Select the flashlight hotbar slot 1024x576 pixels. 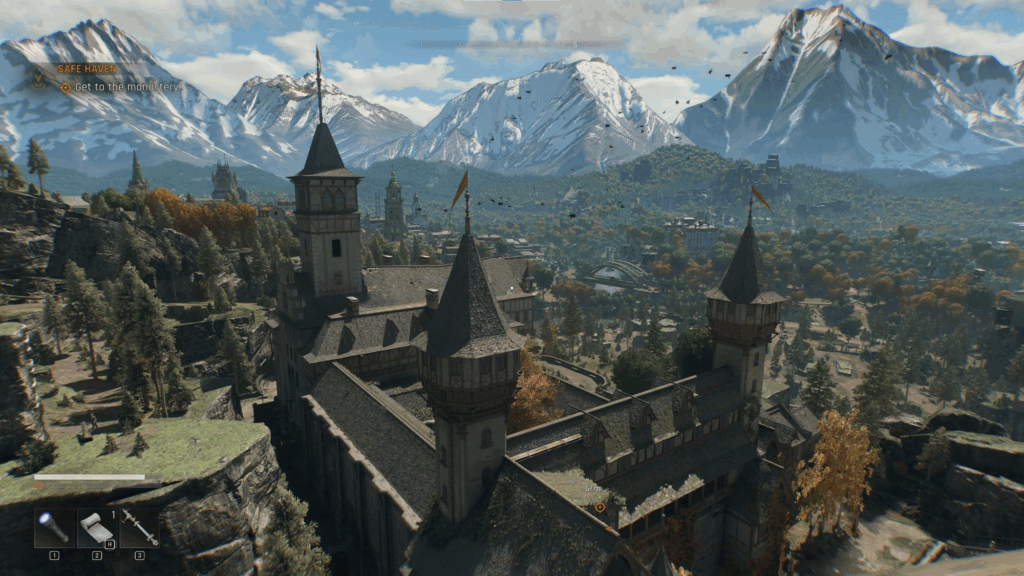[x=53, y=528]
